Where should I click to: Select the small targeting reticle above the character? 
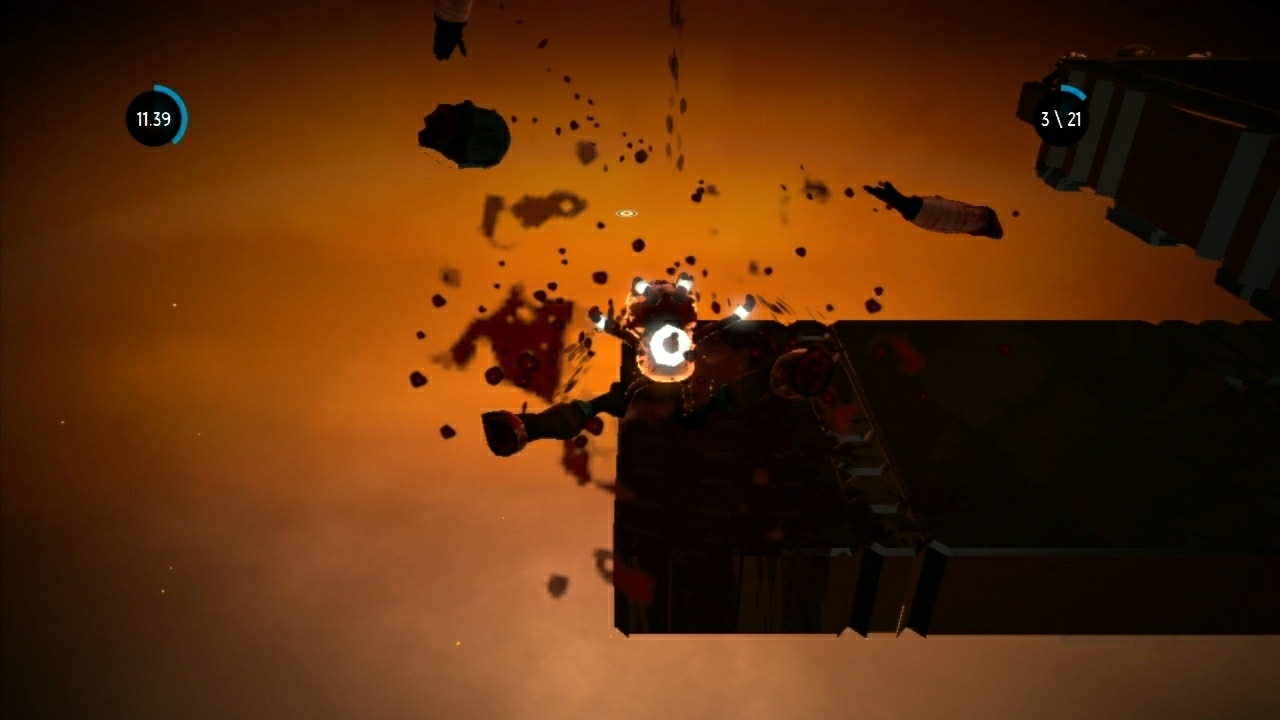(x=625, y=212)
